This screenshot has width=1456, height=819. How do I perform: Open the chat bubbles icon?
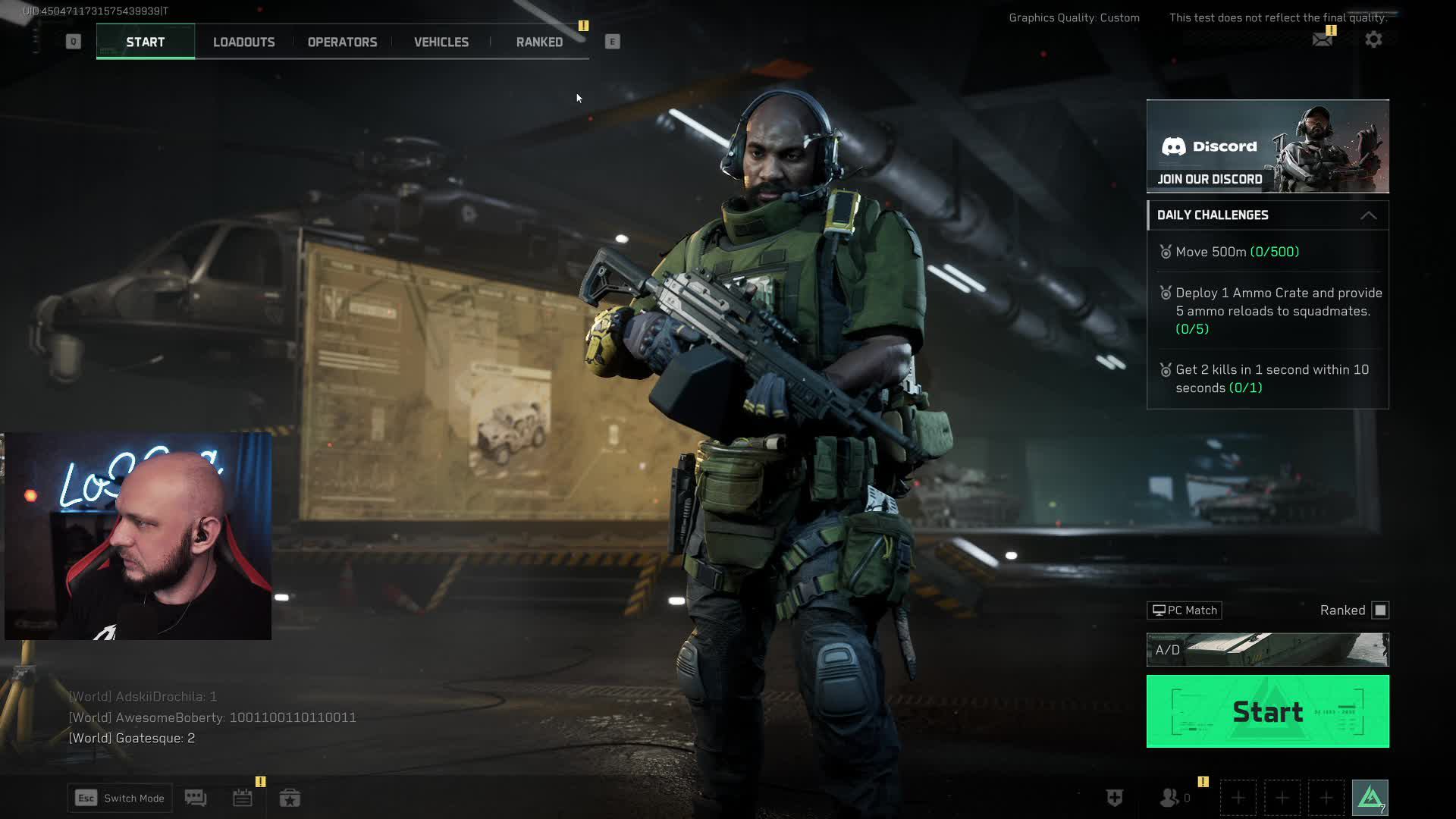(x=196, y=798)
